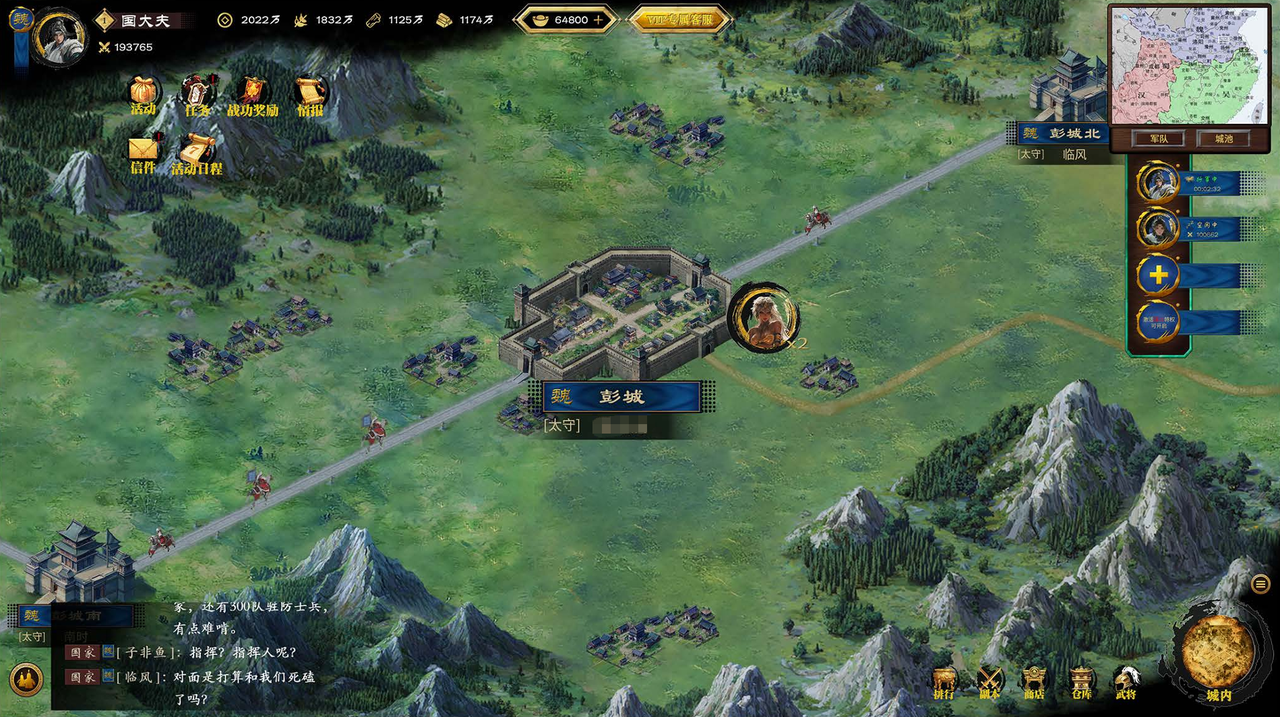Open the 武将 generals helmet icon

tap(1126, 682)
